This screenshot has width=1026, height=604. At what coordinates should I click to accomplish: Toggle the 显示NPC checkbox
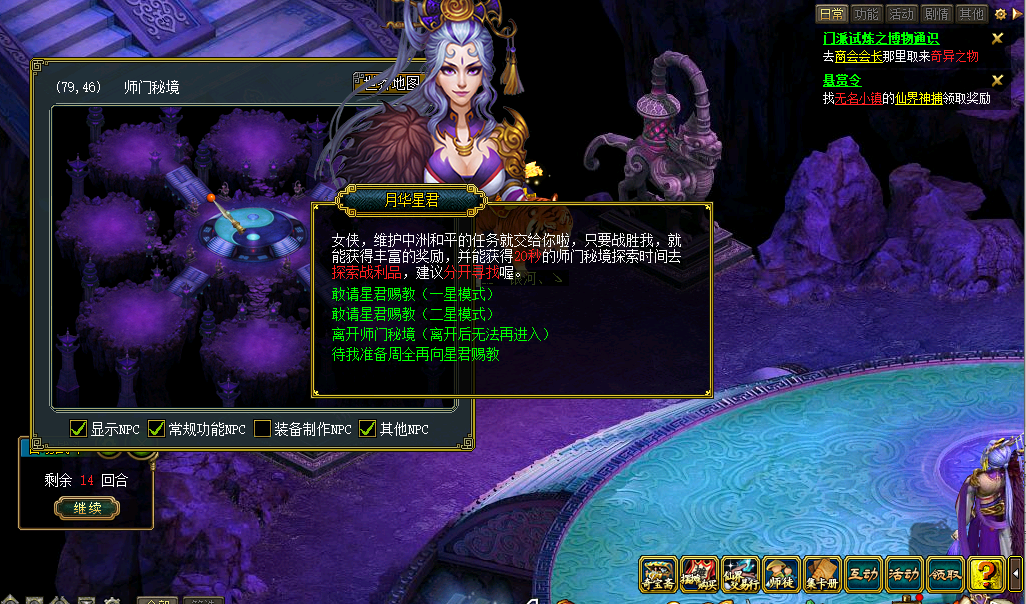click(x=78, y=429)
